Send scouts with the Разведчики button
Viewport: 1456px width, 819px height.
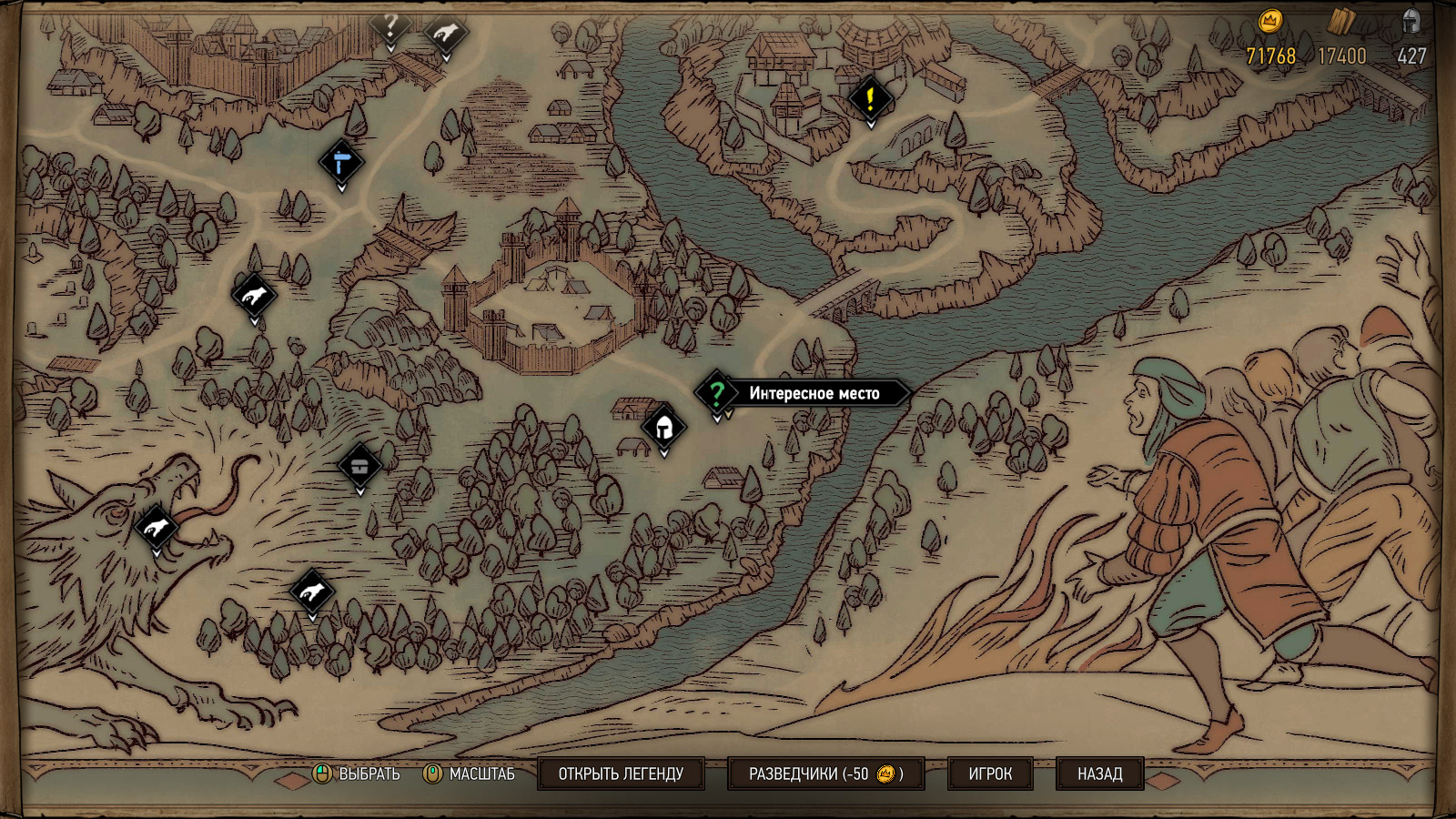(825, 773)
